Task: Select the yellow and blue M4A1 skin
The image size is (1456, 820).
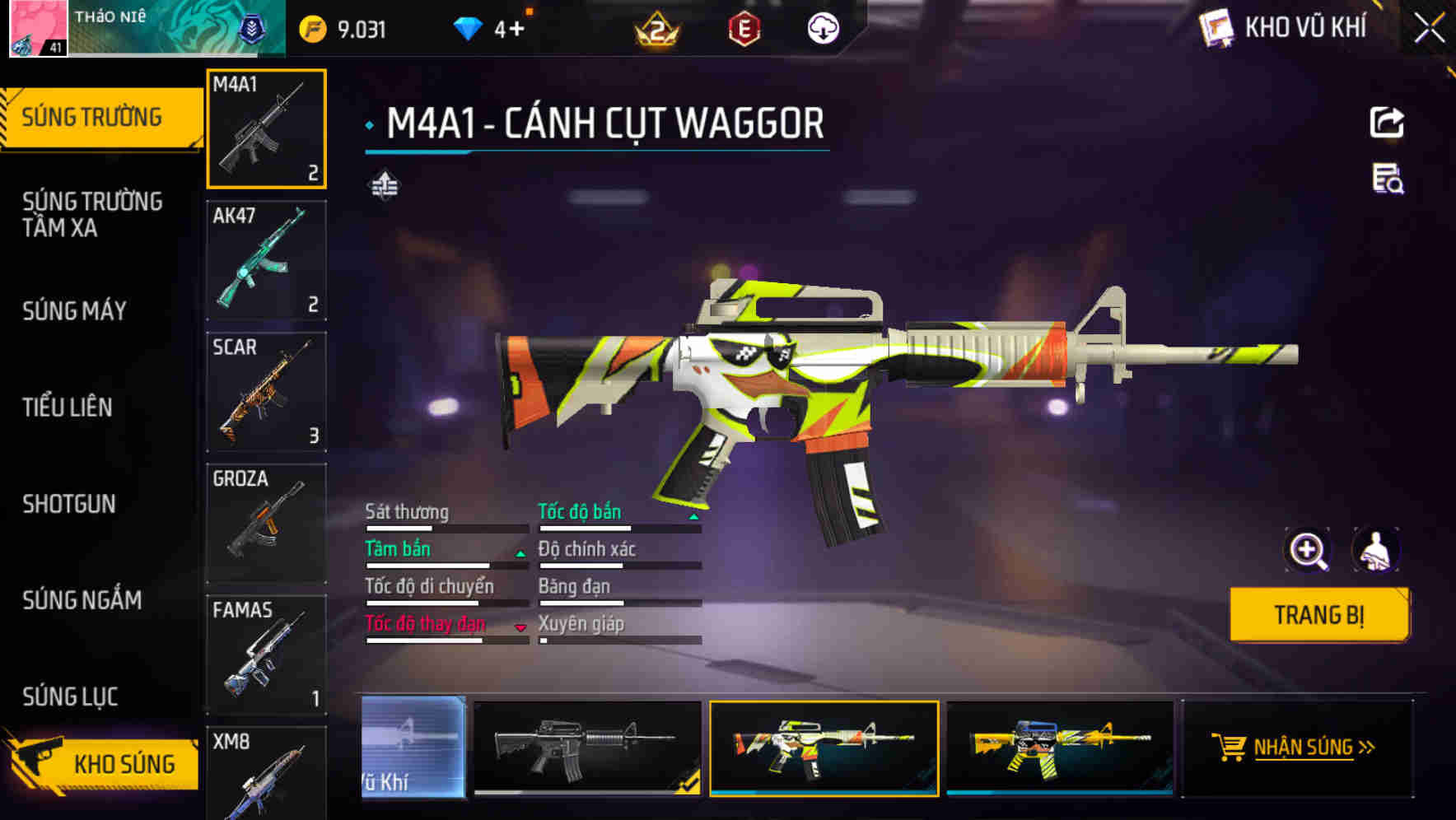Action: (x=1060, y=748)
